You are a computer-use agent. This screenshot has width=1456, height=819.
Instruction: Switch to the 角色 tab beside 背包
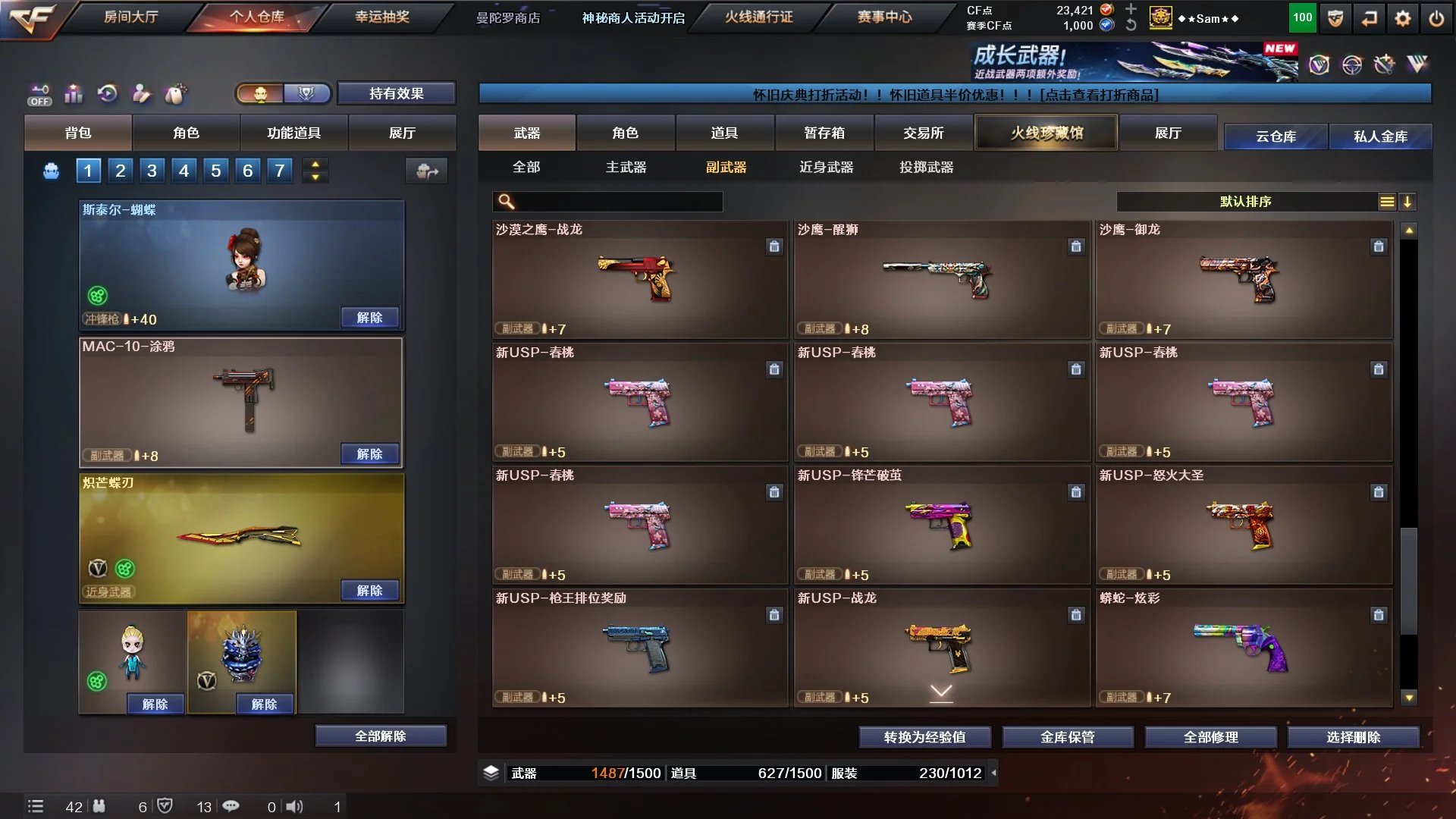tap(186, 133)
